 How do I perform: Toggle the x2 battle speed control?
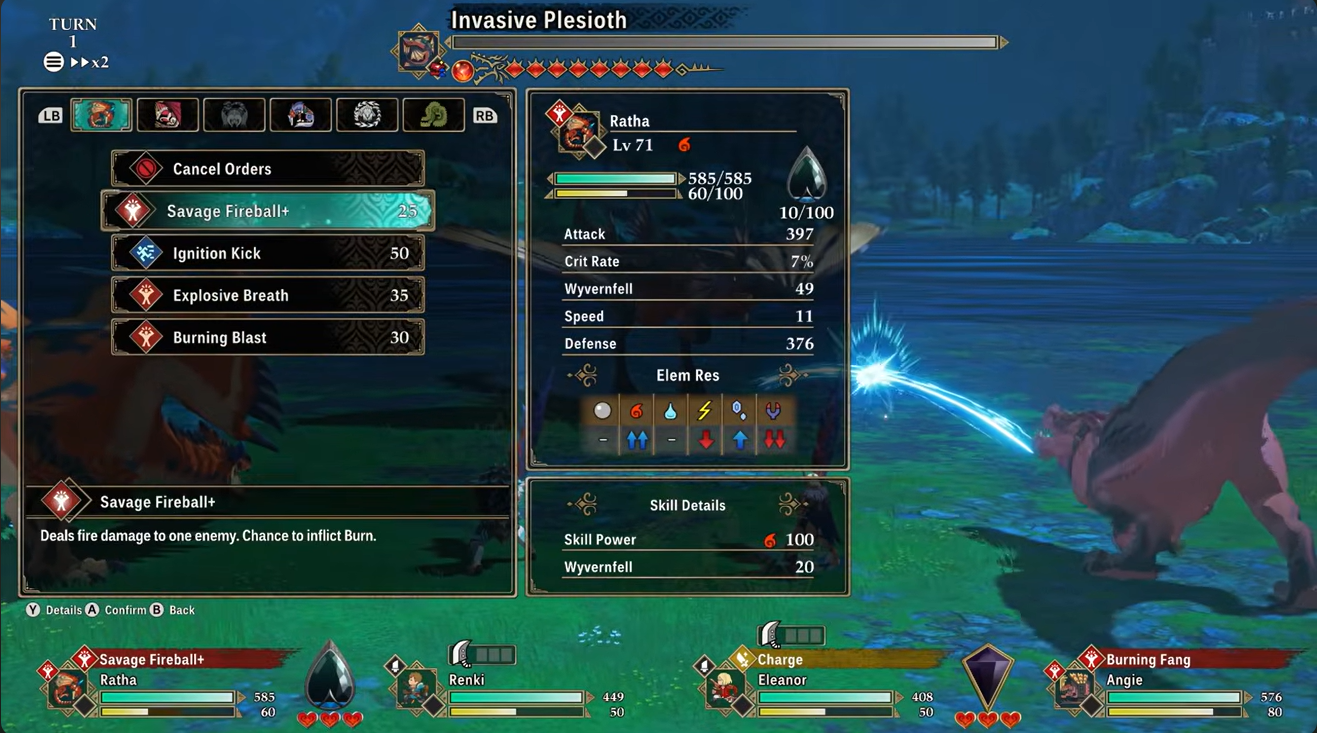point(90,62)
